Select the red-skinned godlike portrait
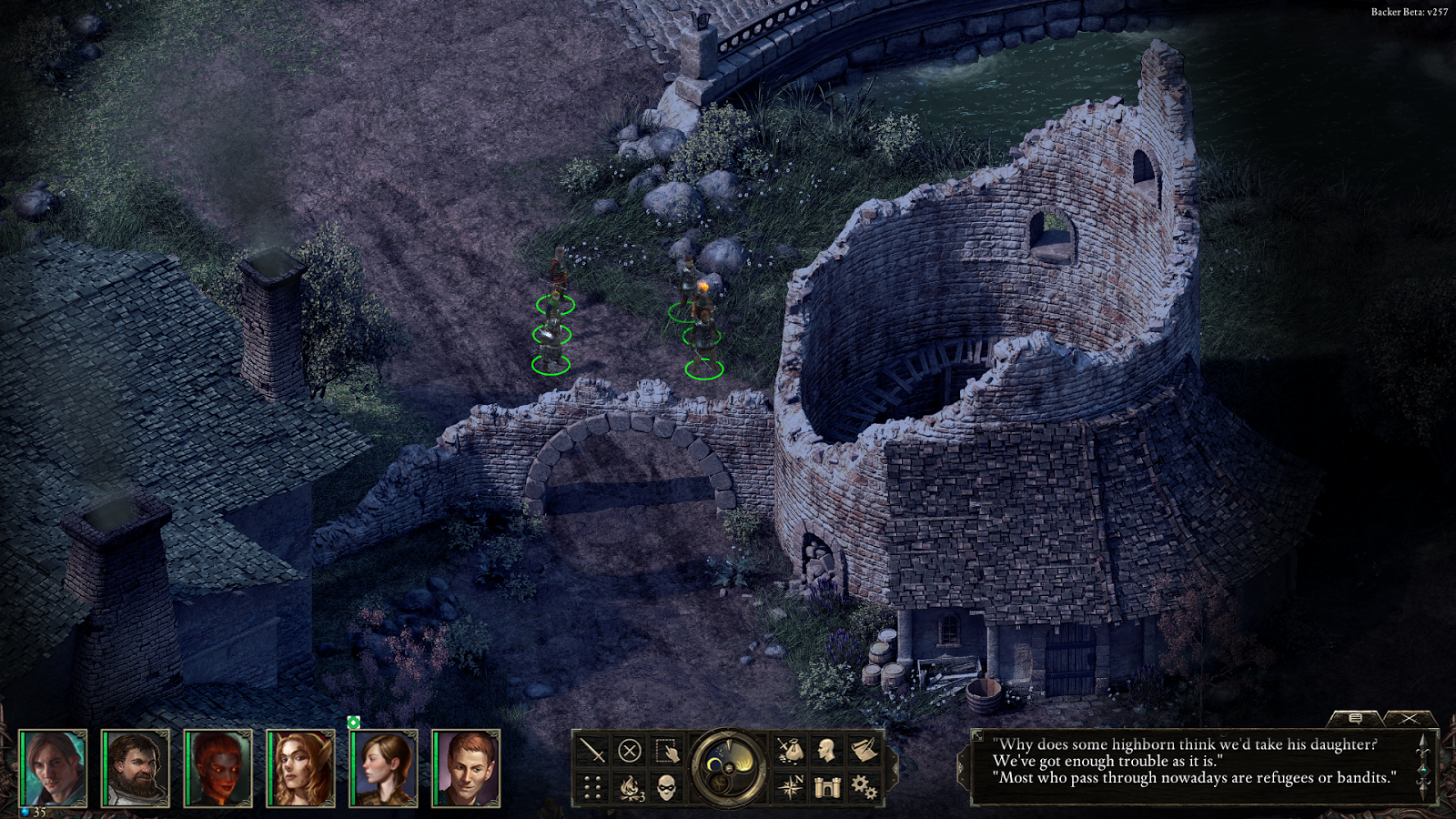The width and height of the screenshot is (1456, 819). pyautogui.click(x=218, y=769)
